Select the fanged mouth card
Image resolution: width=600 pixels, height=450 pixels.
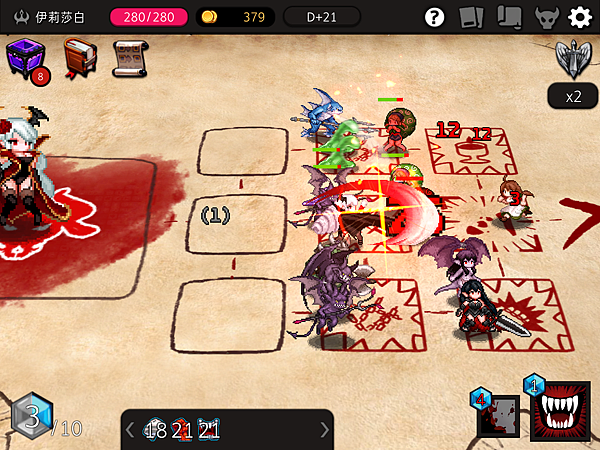560,410
